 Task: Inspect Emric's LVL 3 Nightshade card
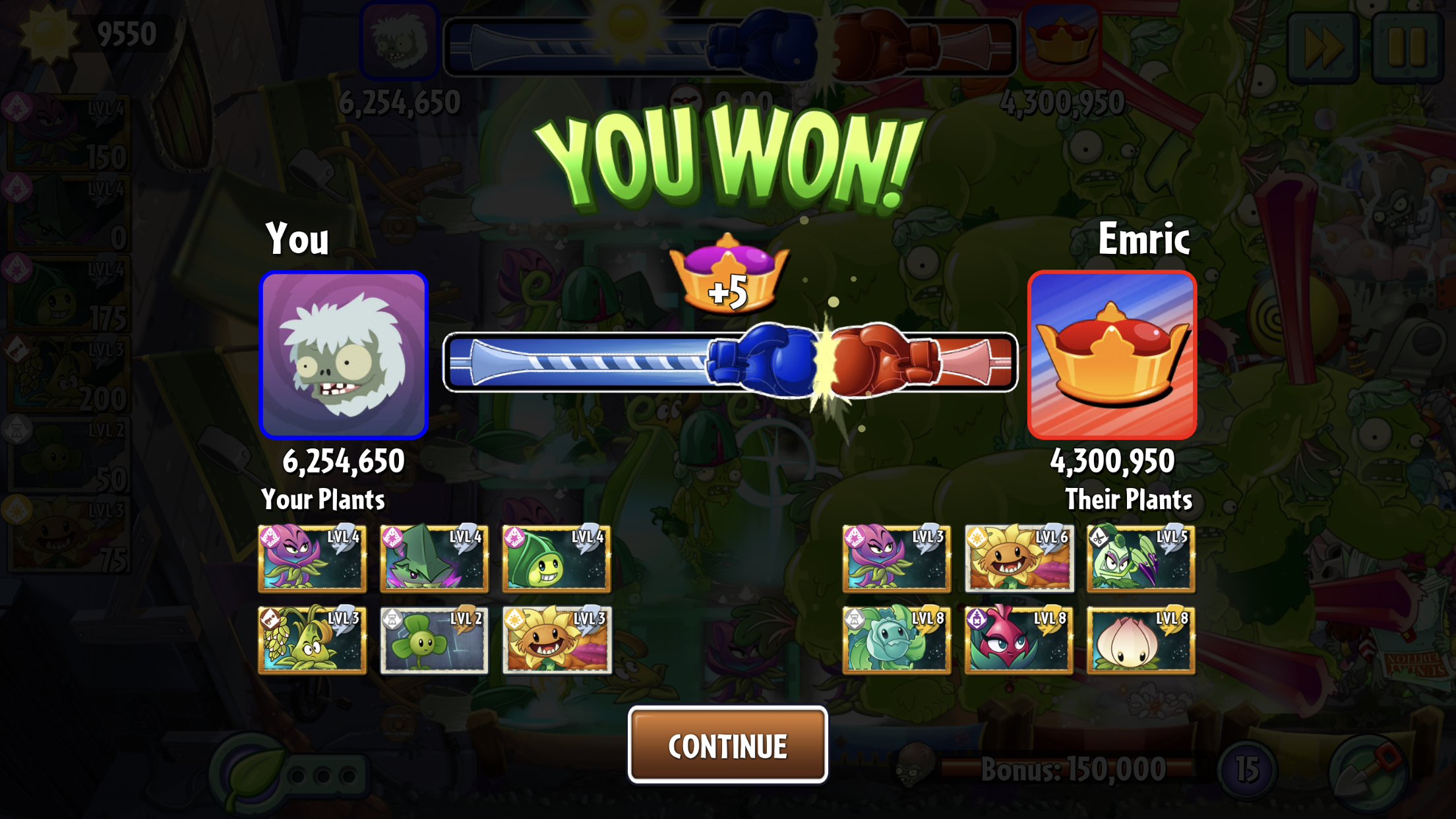point(896,558)
